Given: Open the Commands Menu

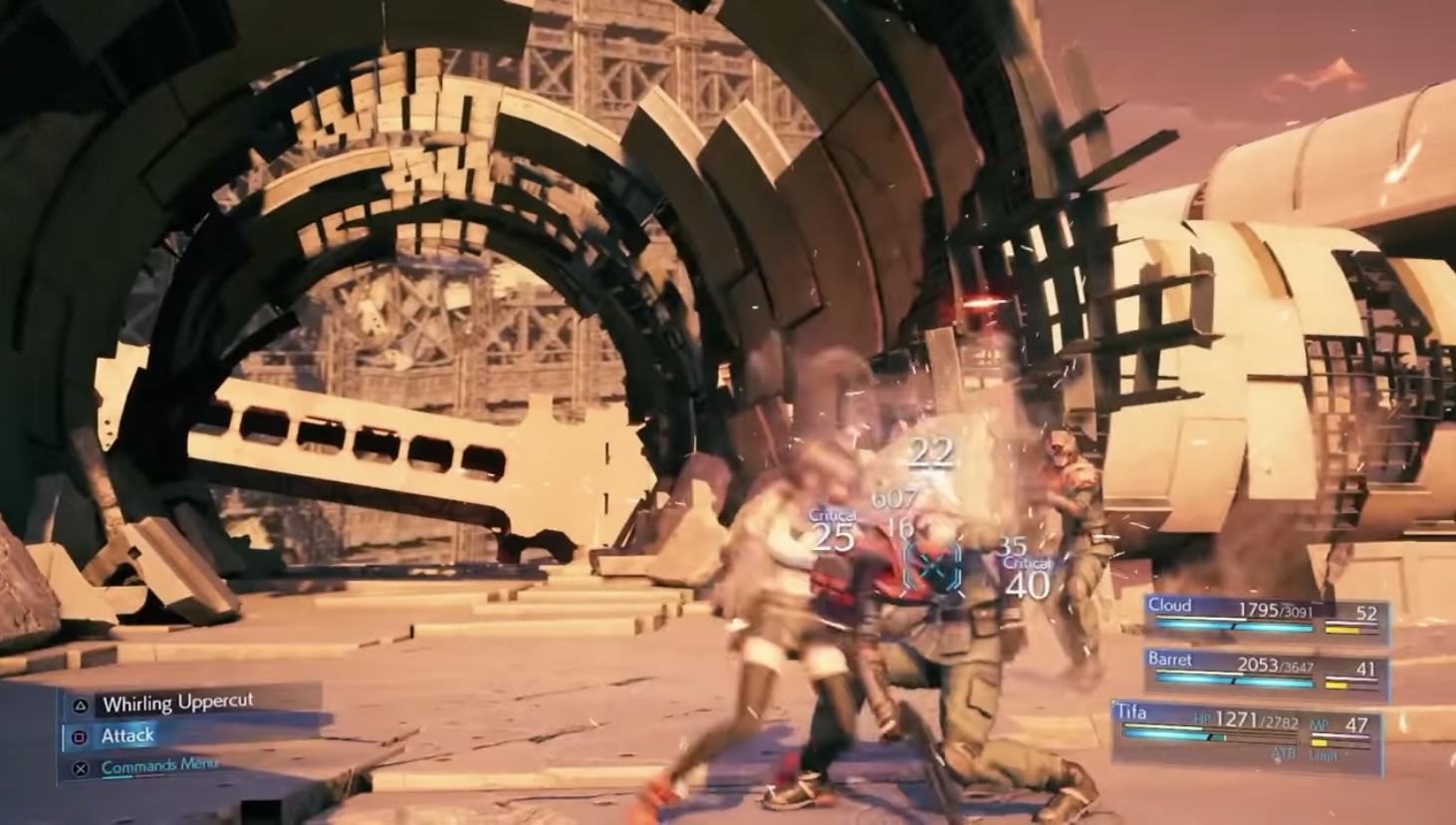Looking at the screenshot, I should tap(158, 765).
